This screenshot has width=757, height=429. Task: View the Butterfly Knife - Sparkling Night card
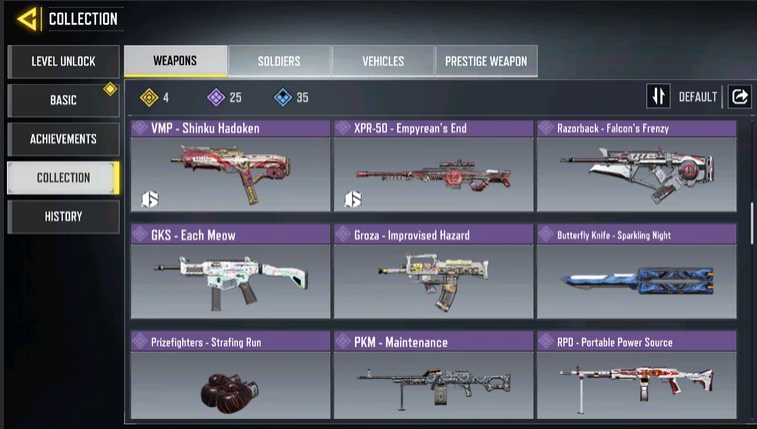[636, 272]
